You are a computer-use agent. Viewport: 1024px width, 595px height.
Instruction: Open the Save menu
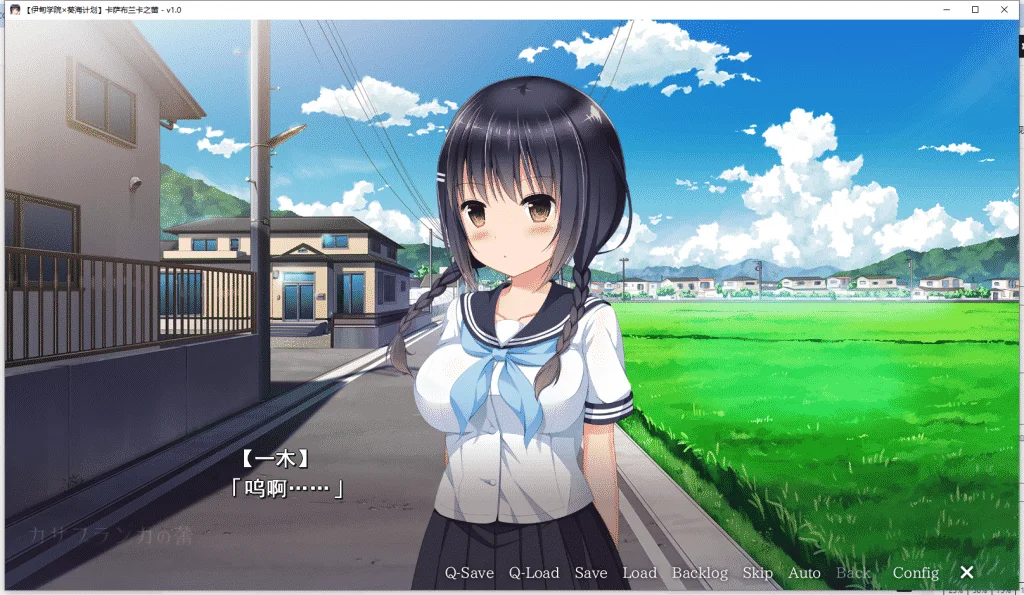click(591, 573)
